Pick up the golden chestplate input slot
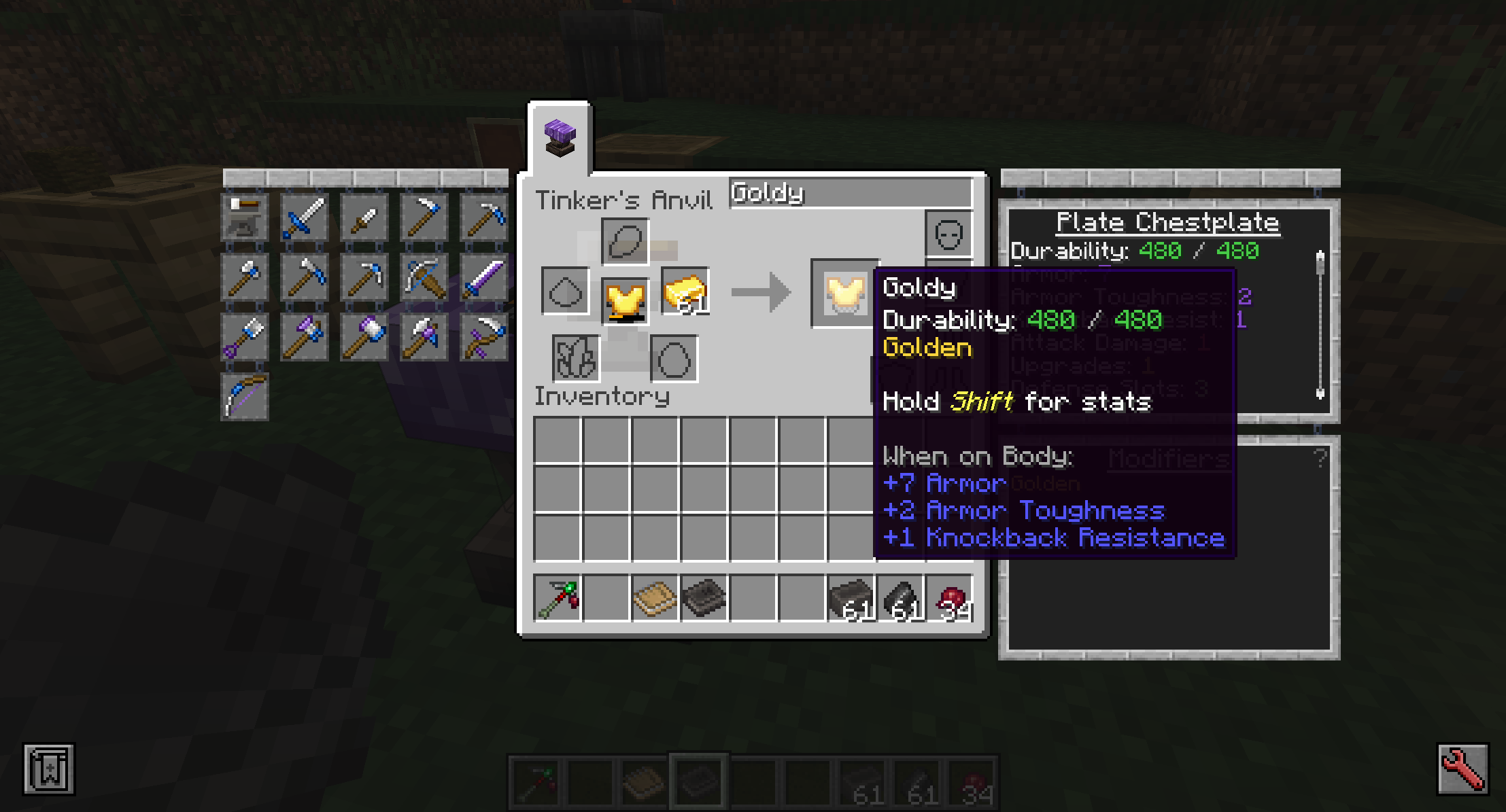 pyautogui.click(x=625, y=300)
